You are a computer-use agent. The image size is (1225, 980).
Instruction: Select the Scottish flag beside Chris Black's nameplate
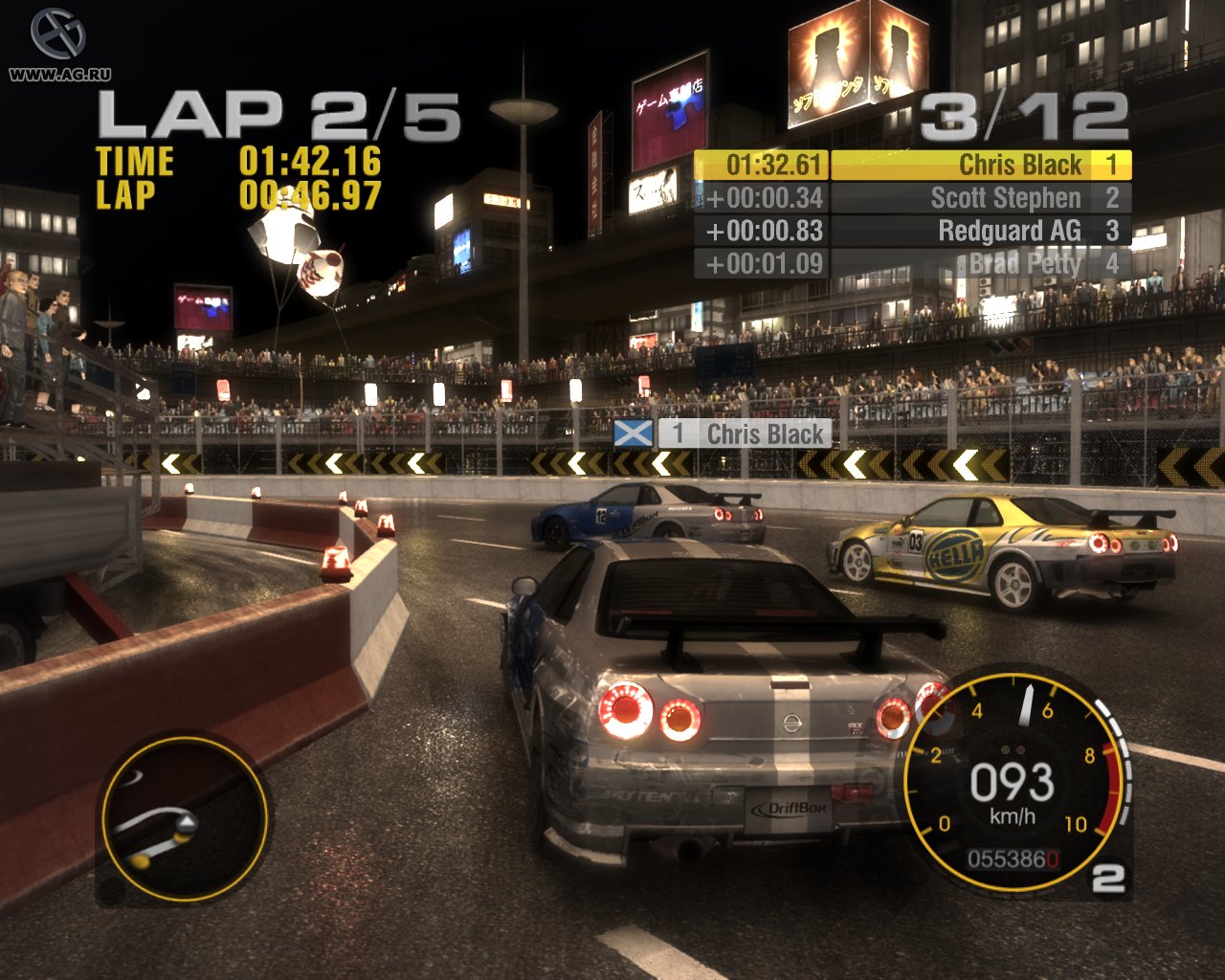[631, 434]
